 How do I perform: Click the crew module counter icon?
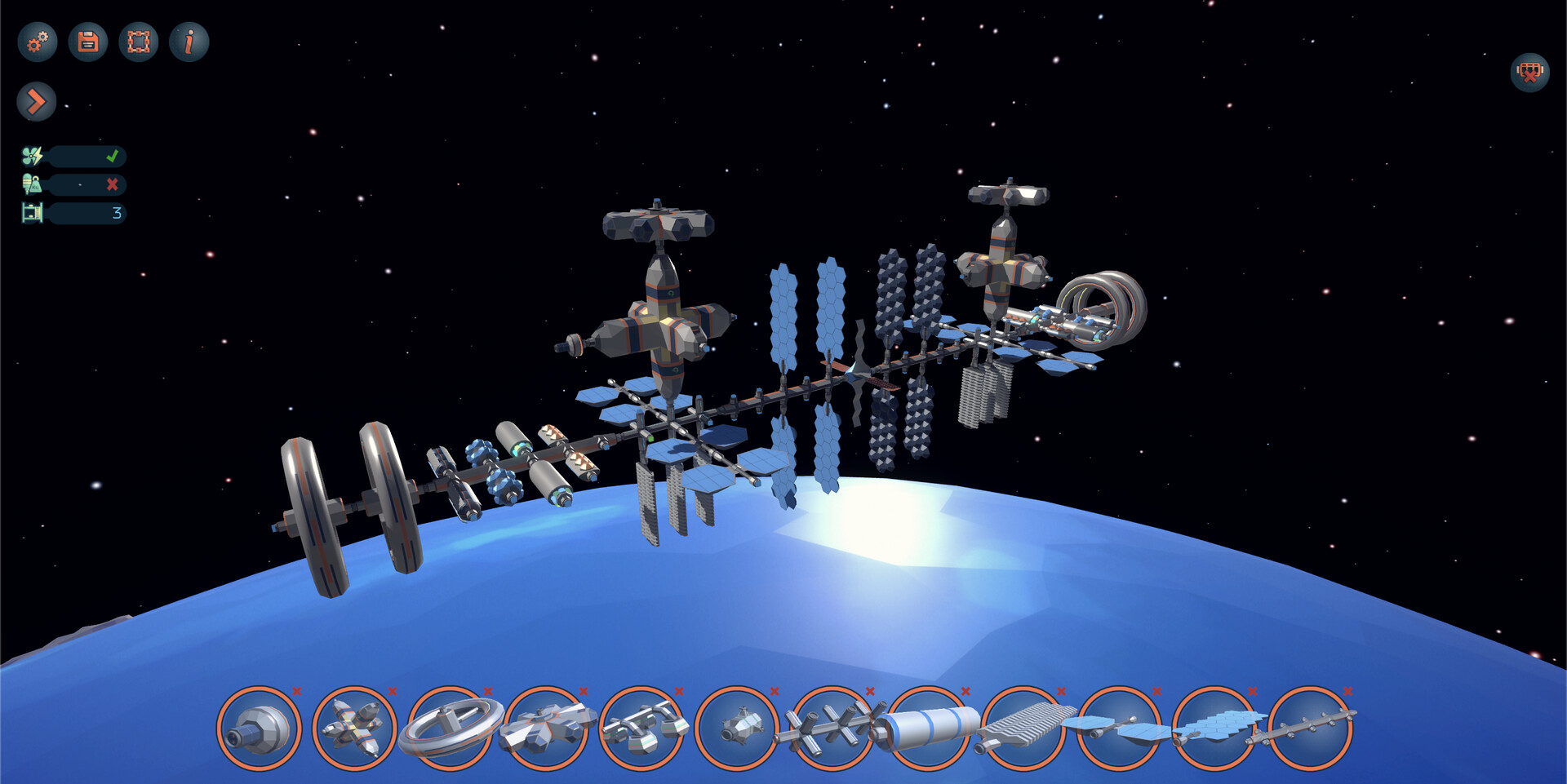tap(31, 213)
